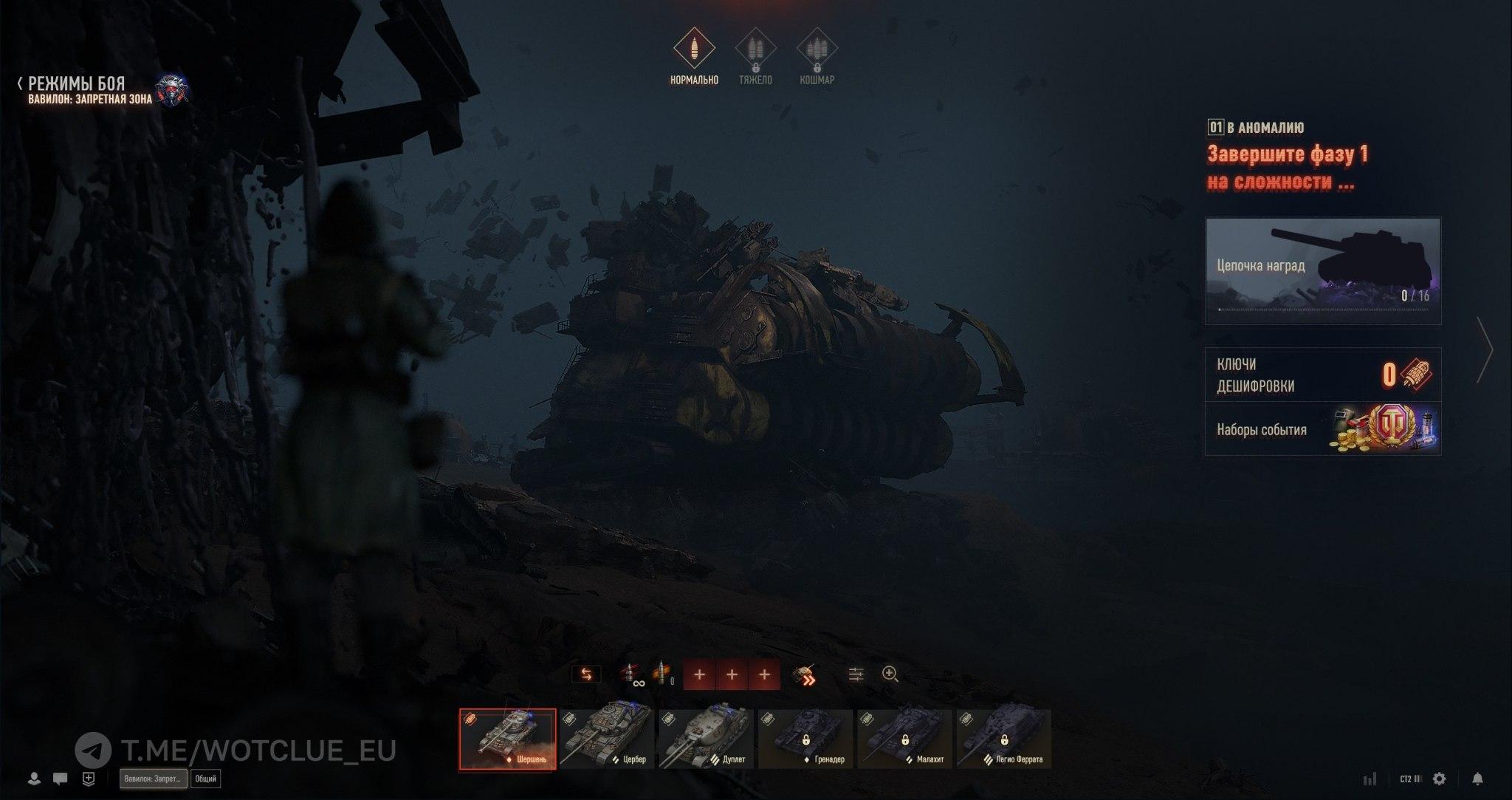1512x800 pixels.
Task: Click the magnifier zoom icon
Action: (890, 674)
